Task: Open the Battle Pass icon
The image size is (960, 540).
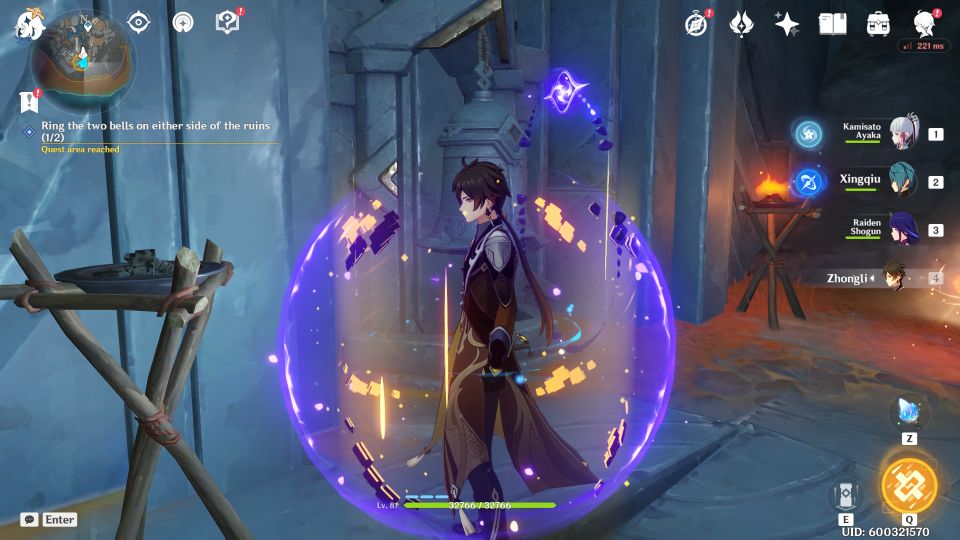Action: click(x=741, y=24)
